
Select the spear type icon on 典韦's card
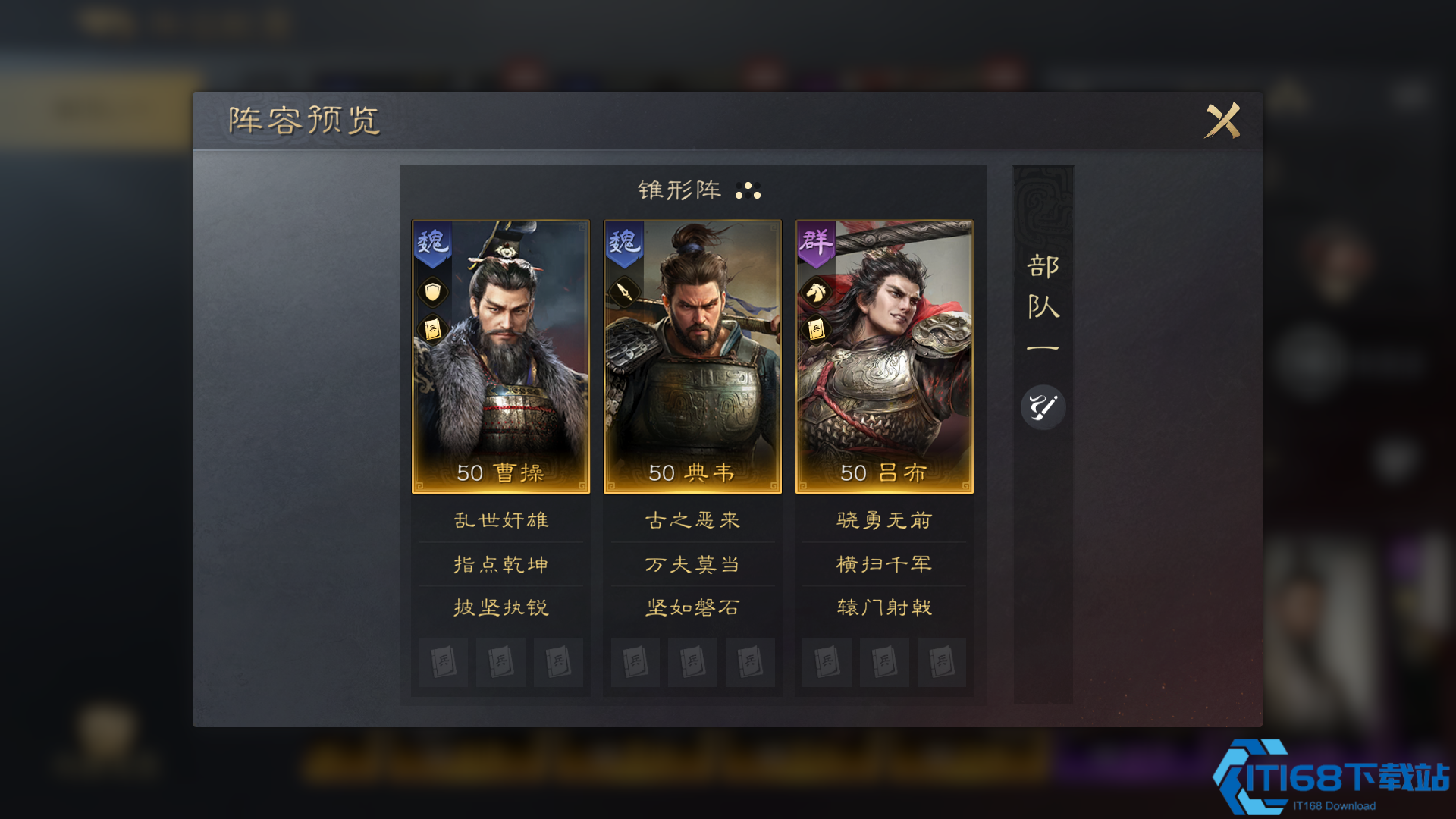tap(623, 292)
